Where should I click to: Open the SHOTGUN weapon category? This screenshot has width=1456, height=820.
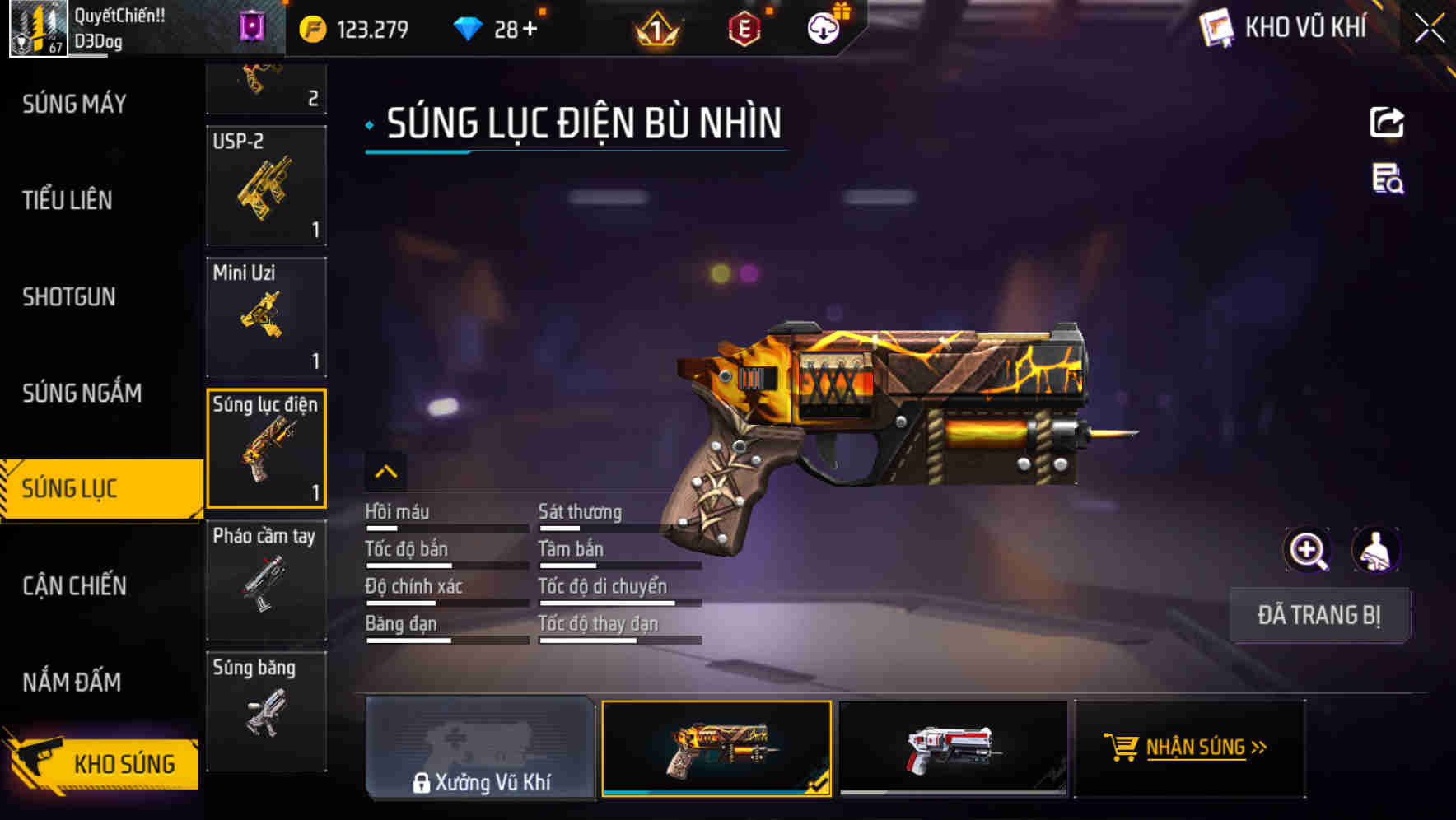click(x=70, y=297)
